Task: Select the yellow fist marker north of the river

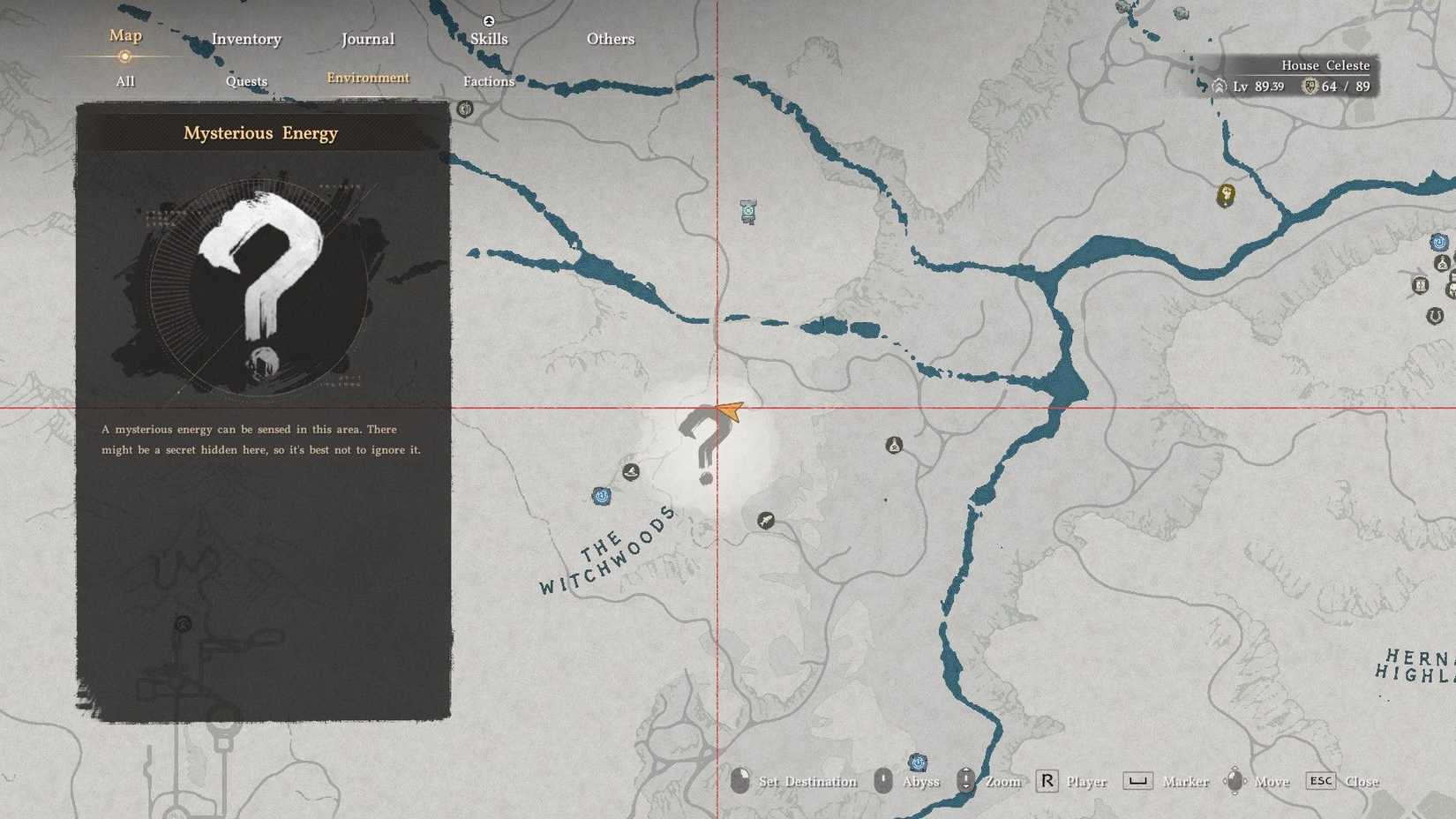Action: coord(1227,196)
